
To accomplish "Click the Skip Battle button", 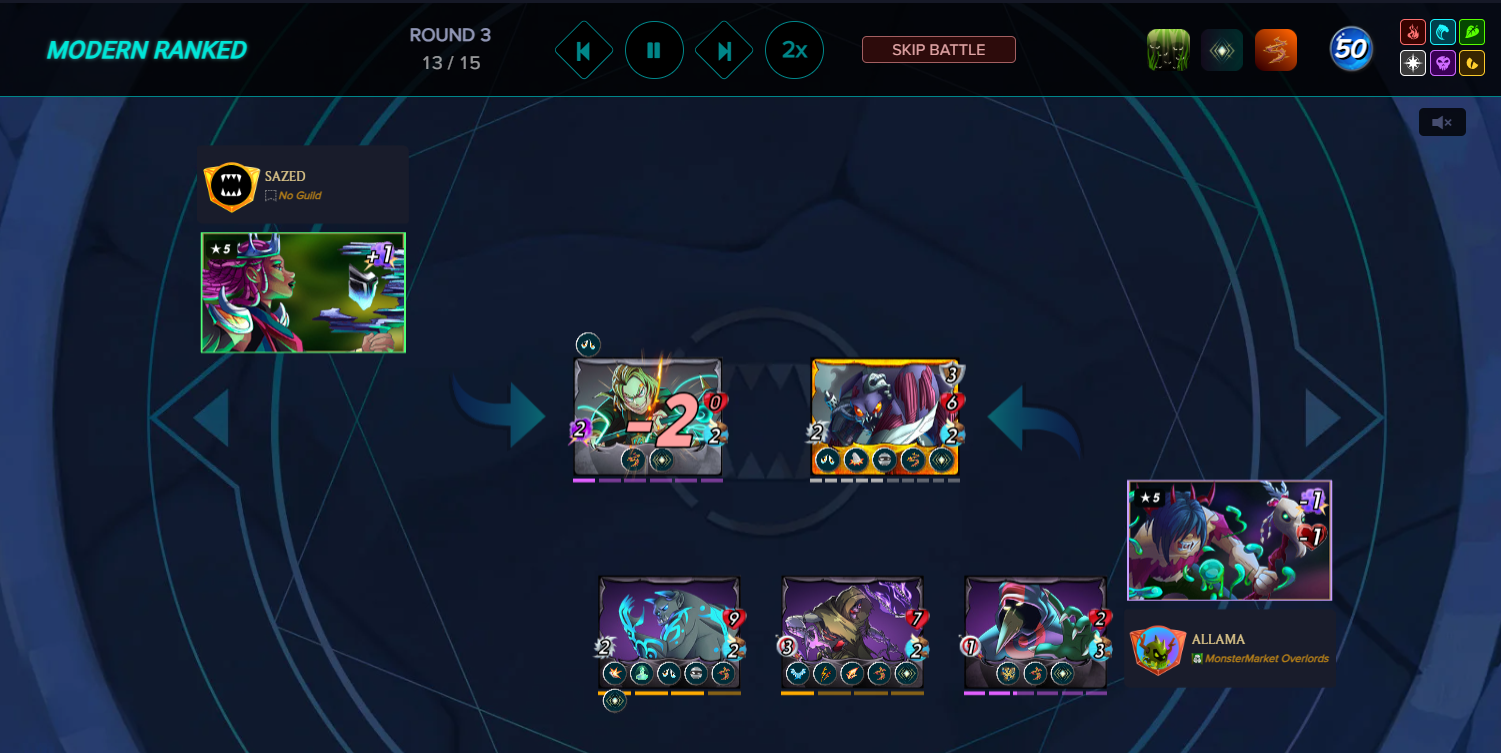I will coord(938,50).
